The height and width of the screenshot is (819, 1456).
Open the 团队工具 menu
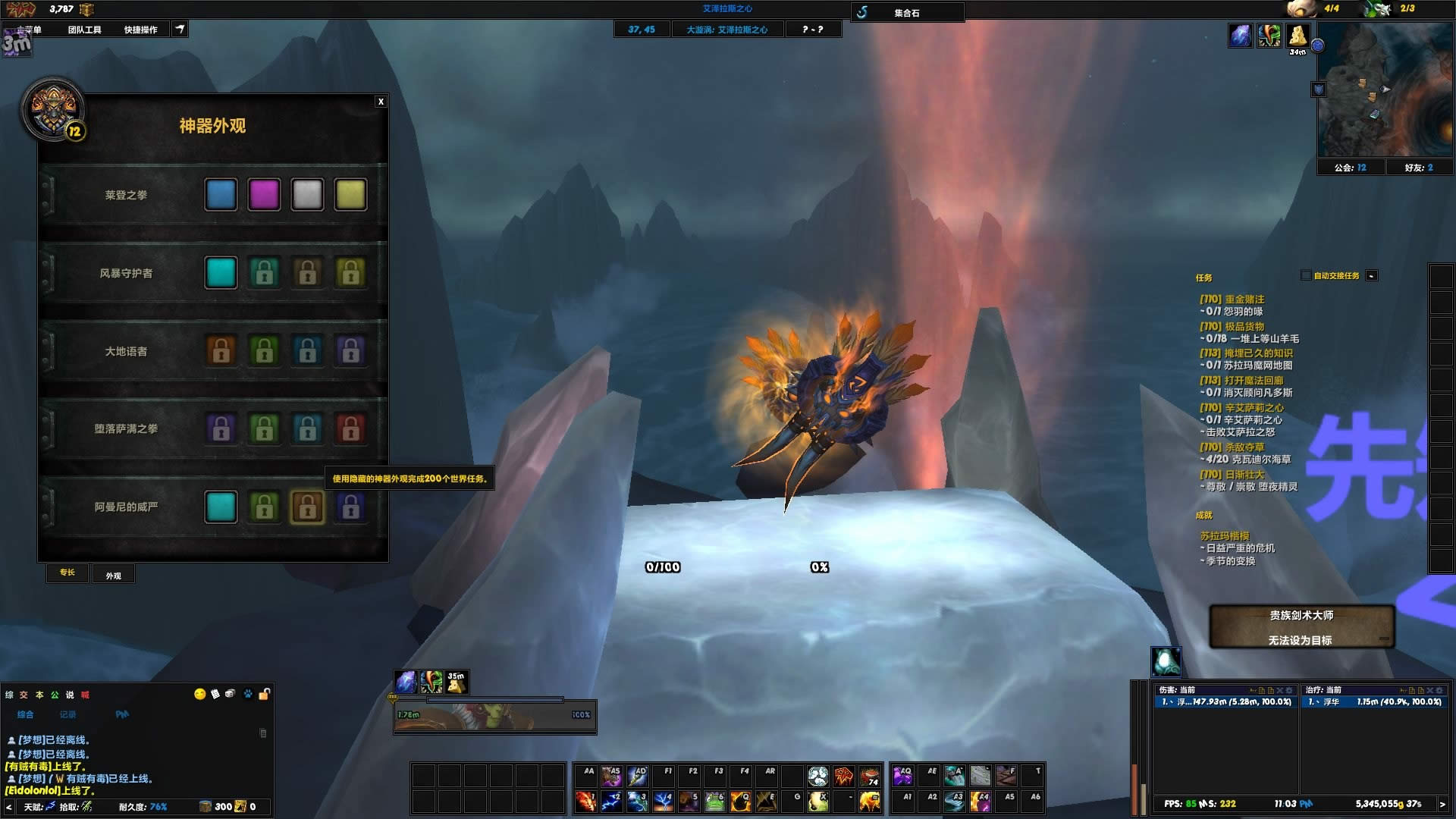click(x=84, y=30)
